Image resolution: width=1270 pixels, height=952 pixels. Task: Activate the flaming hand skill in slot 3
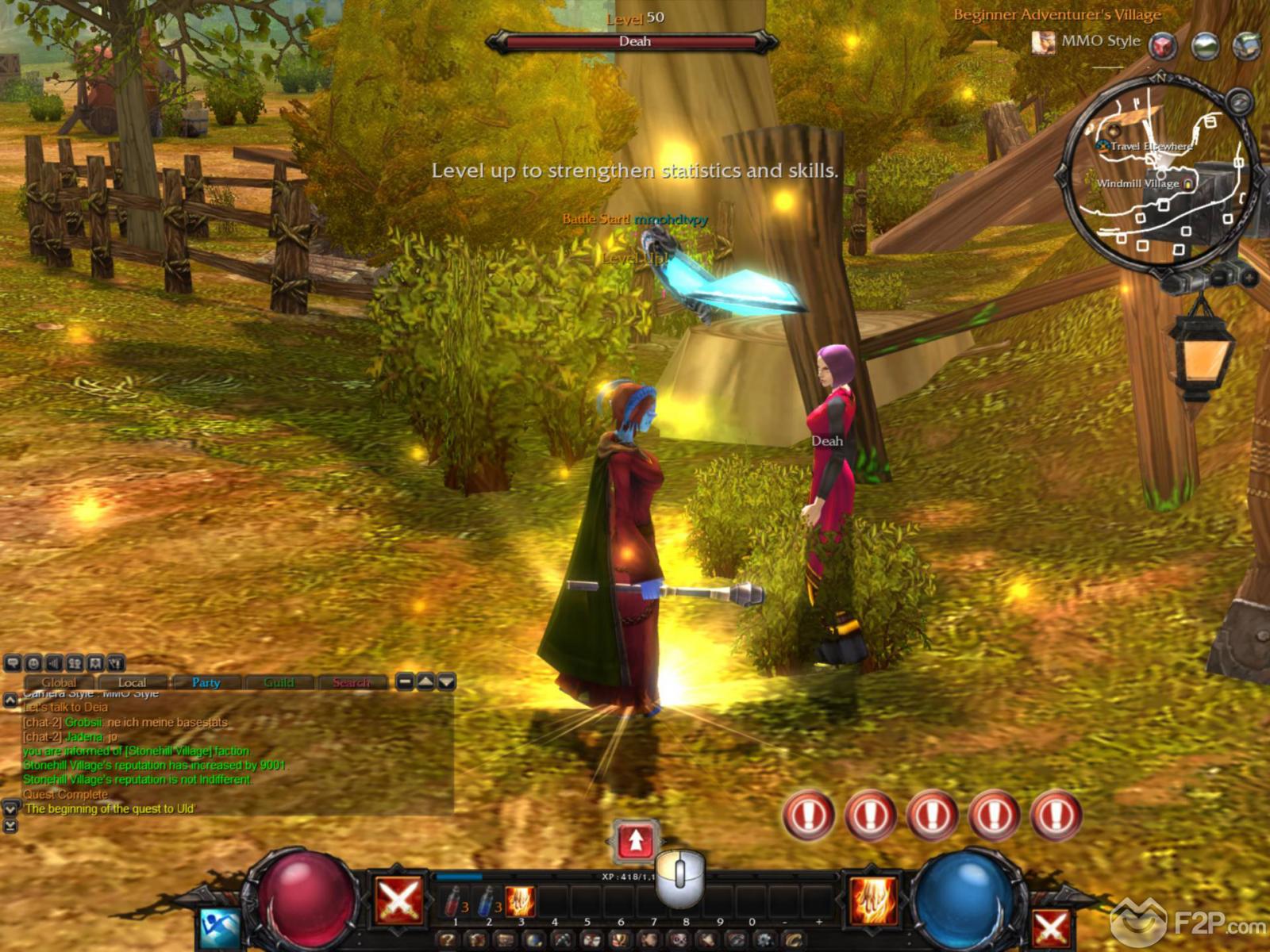[521, 901]
